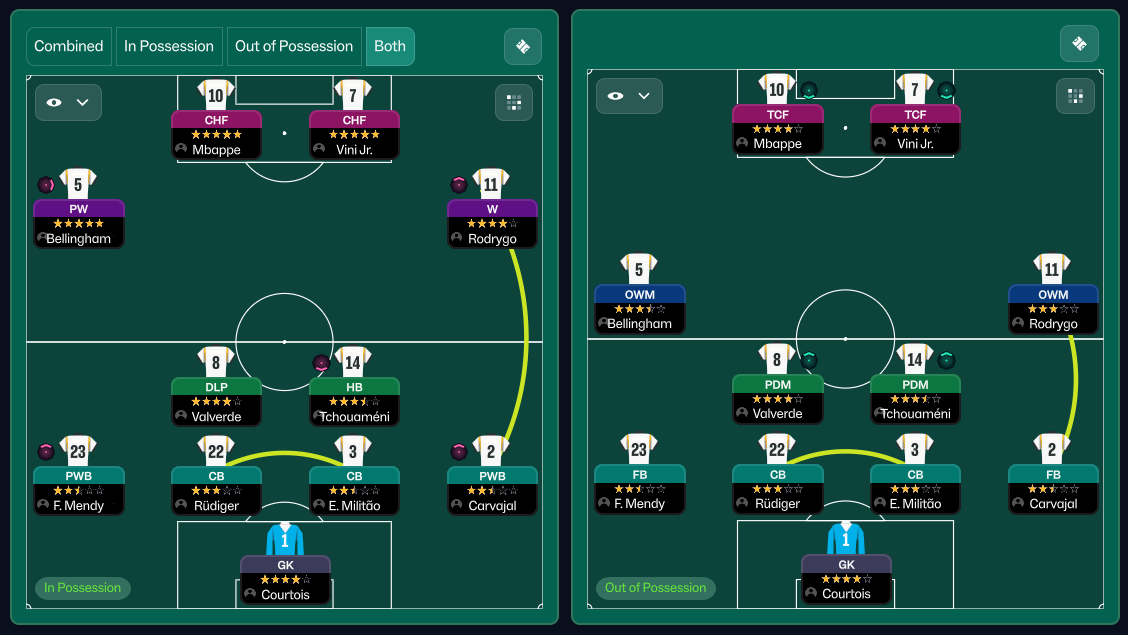Click the diamond icon button above the right pitch

(1079, 44)
